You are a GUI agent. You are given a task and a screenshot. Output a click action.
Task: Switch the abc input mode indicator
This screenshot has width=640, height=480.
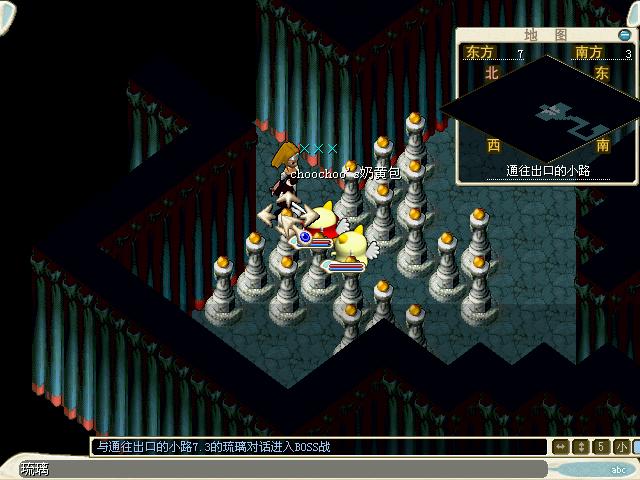[x=618, y=469]
